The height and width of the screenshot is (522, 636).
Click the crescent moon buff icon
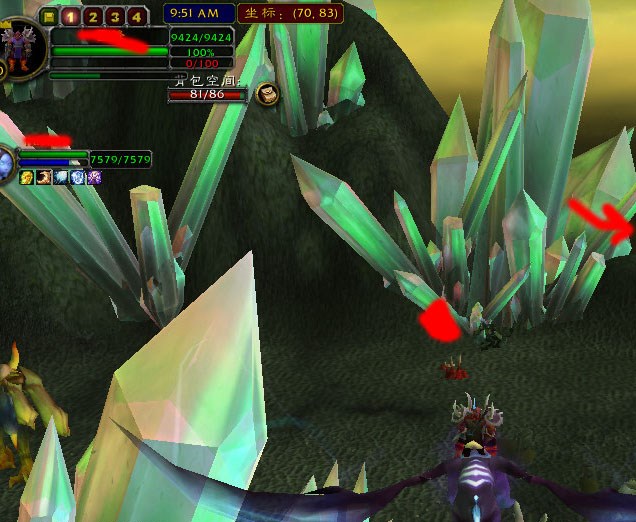tap(44, 177)
